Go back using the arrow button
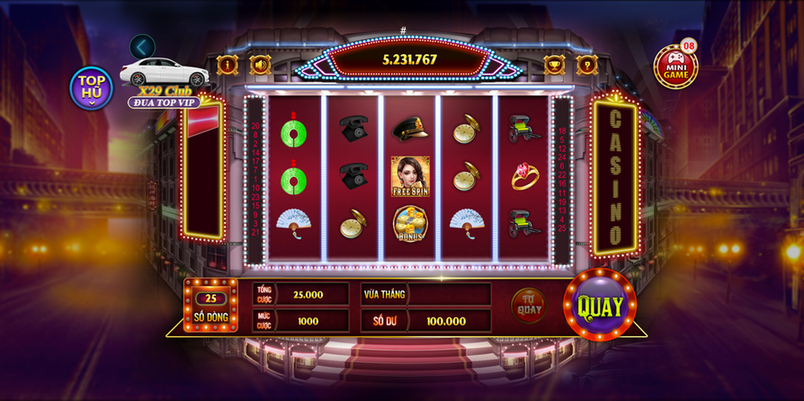The image size is (804, 401). point(143,46)
